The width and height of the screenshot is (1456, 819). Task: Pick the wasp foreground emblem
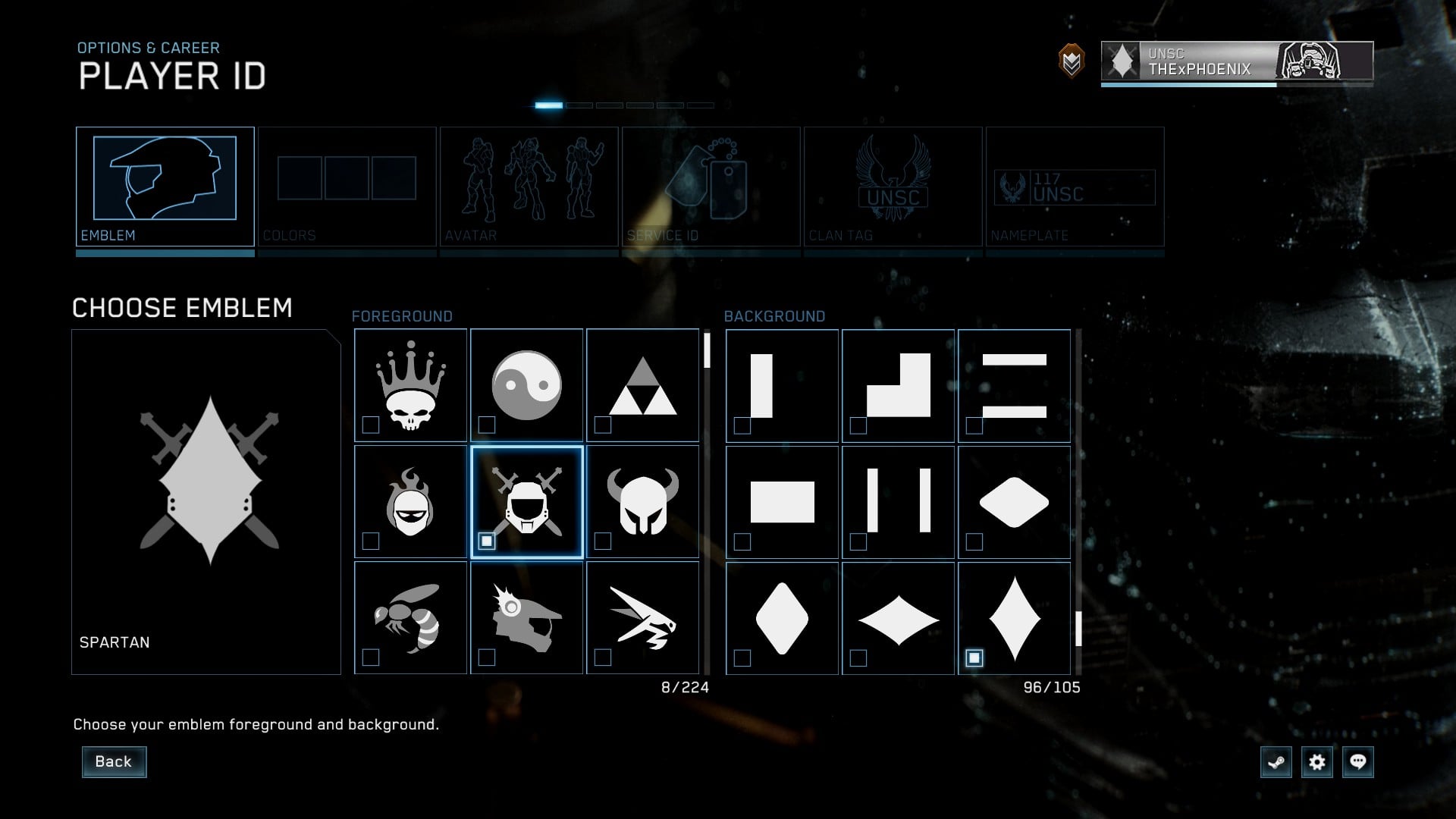tap(410, 618)
